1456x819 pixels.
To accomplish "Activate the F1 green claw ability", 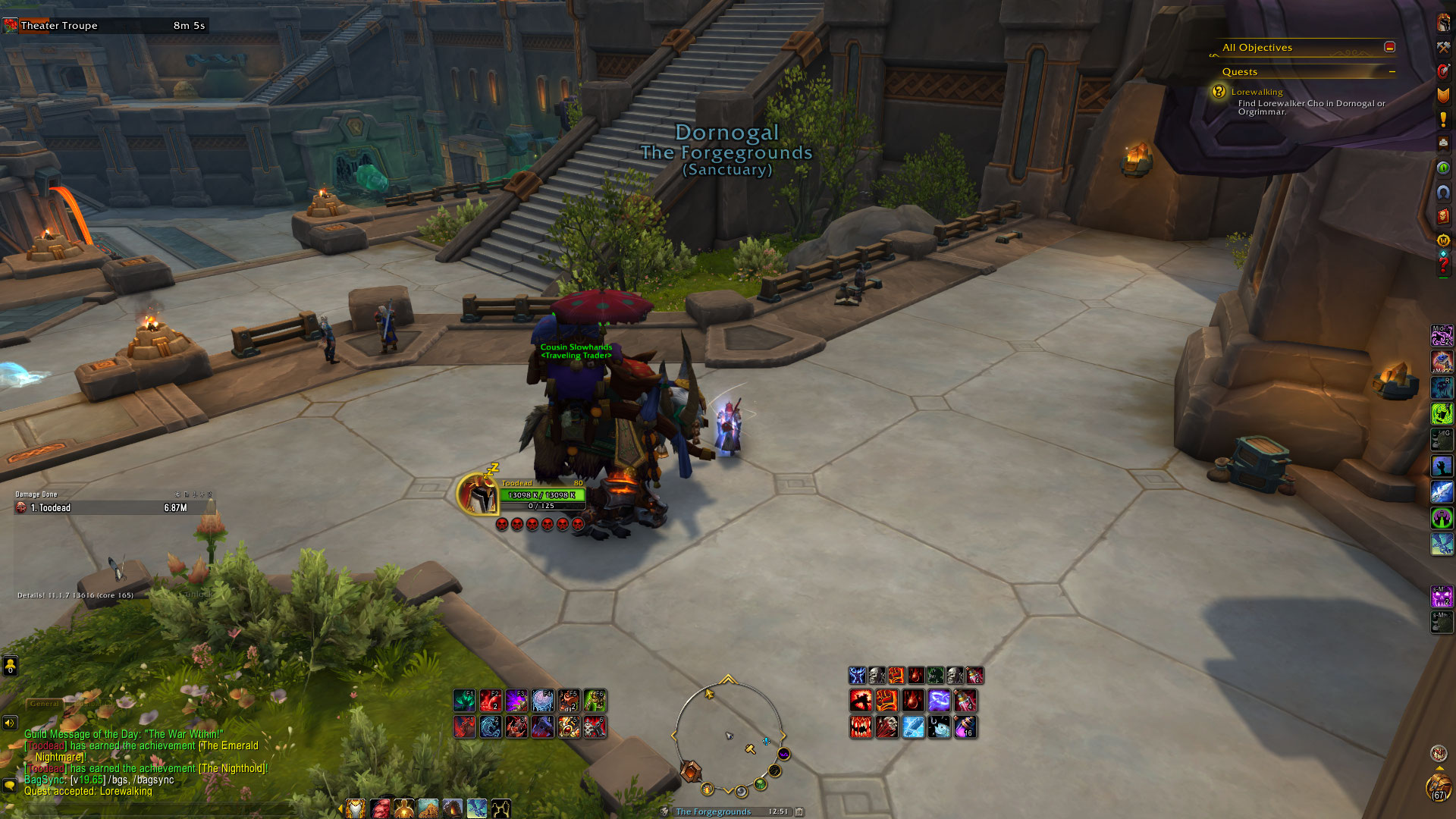I will tap(464, 700).
